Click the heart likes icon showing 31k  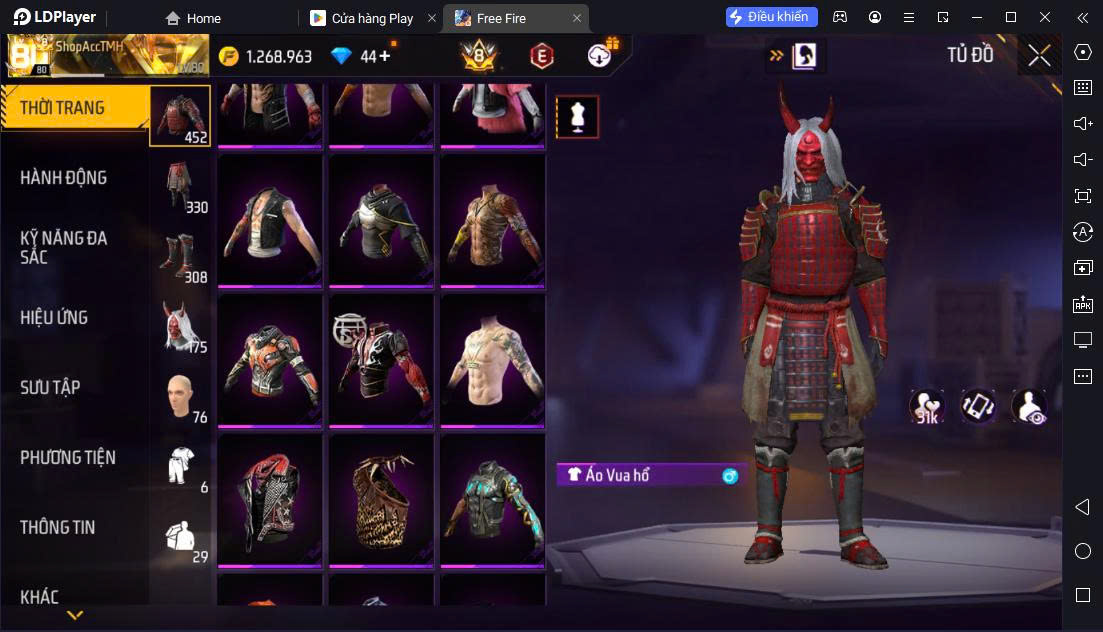[927, 406]
